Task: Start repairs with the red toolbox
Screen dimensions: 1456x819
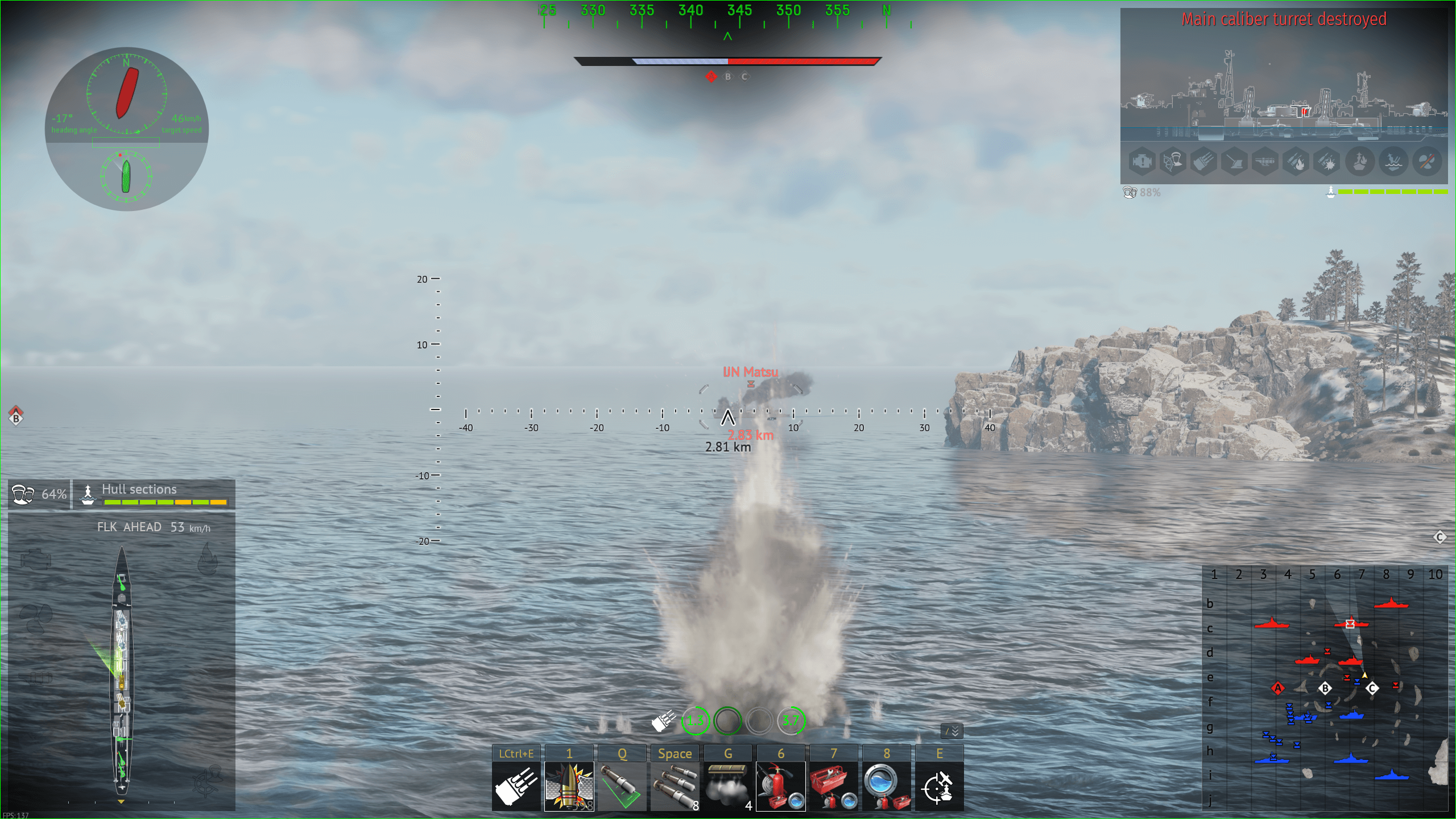Action: [x=833, y=786]
